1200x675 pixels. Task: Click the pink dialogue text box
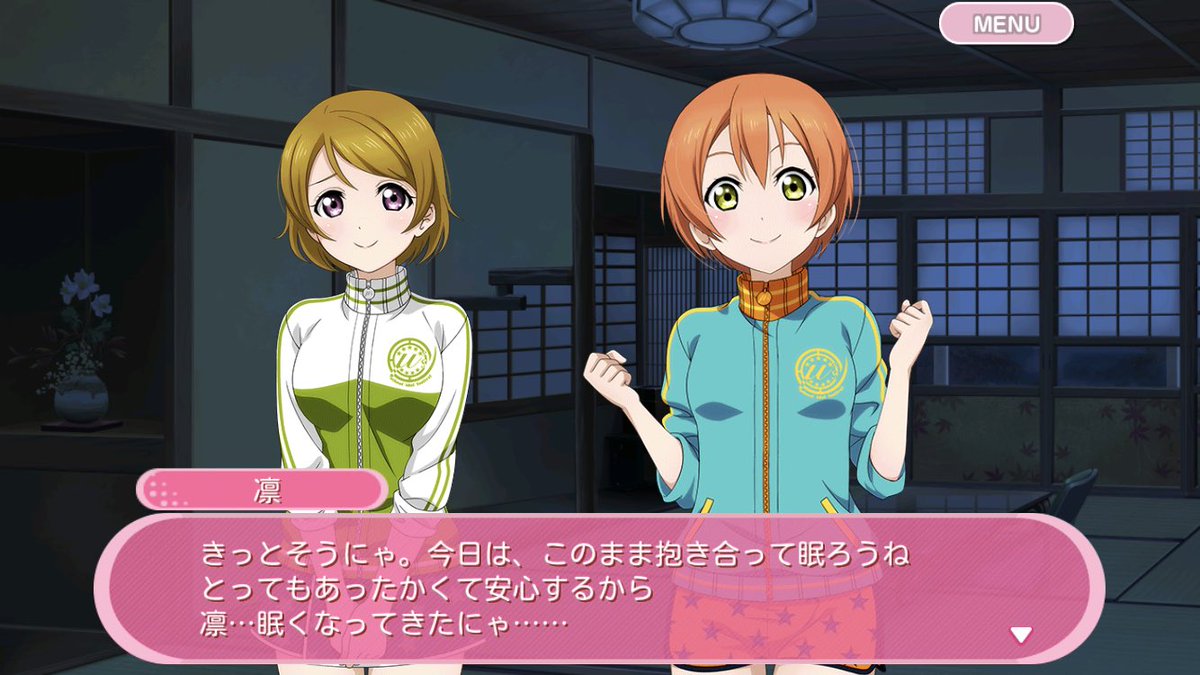pos(600,590)
